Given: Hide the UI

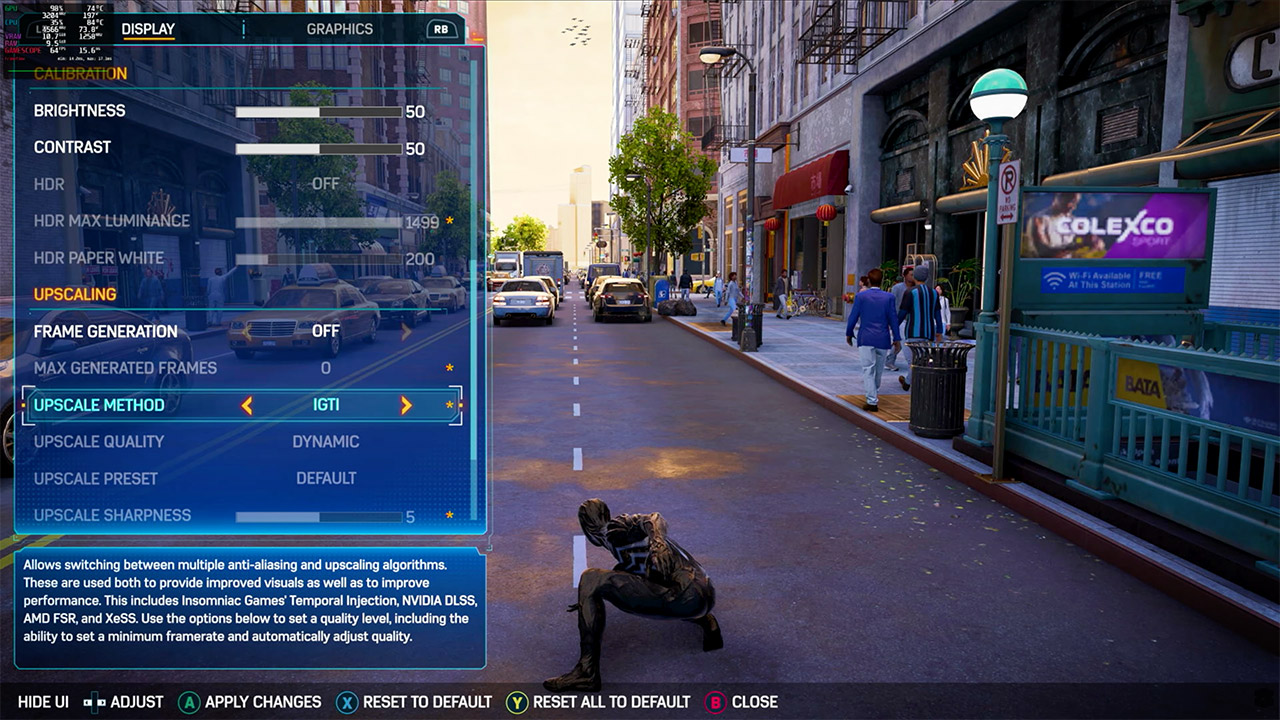Looking at the screenshot, I should click(43, 702).
